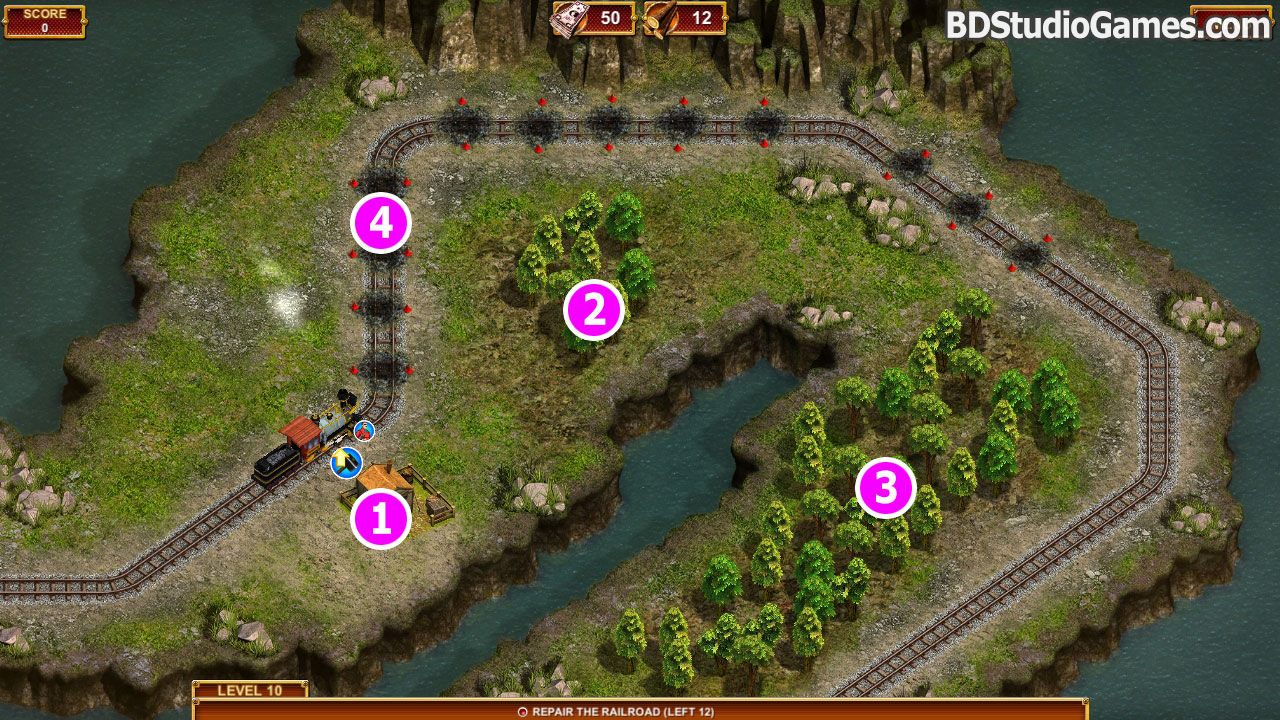The height and width of the screenshot is (720, 1280).
Task: Click the Repair the Railroad objective bar
Action: [640, 710]
